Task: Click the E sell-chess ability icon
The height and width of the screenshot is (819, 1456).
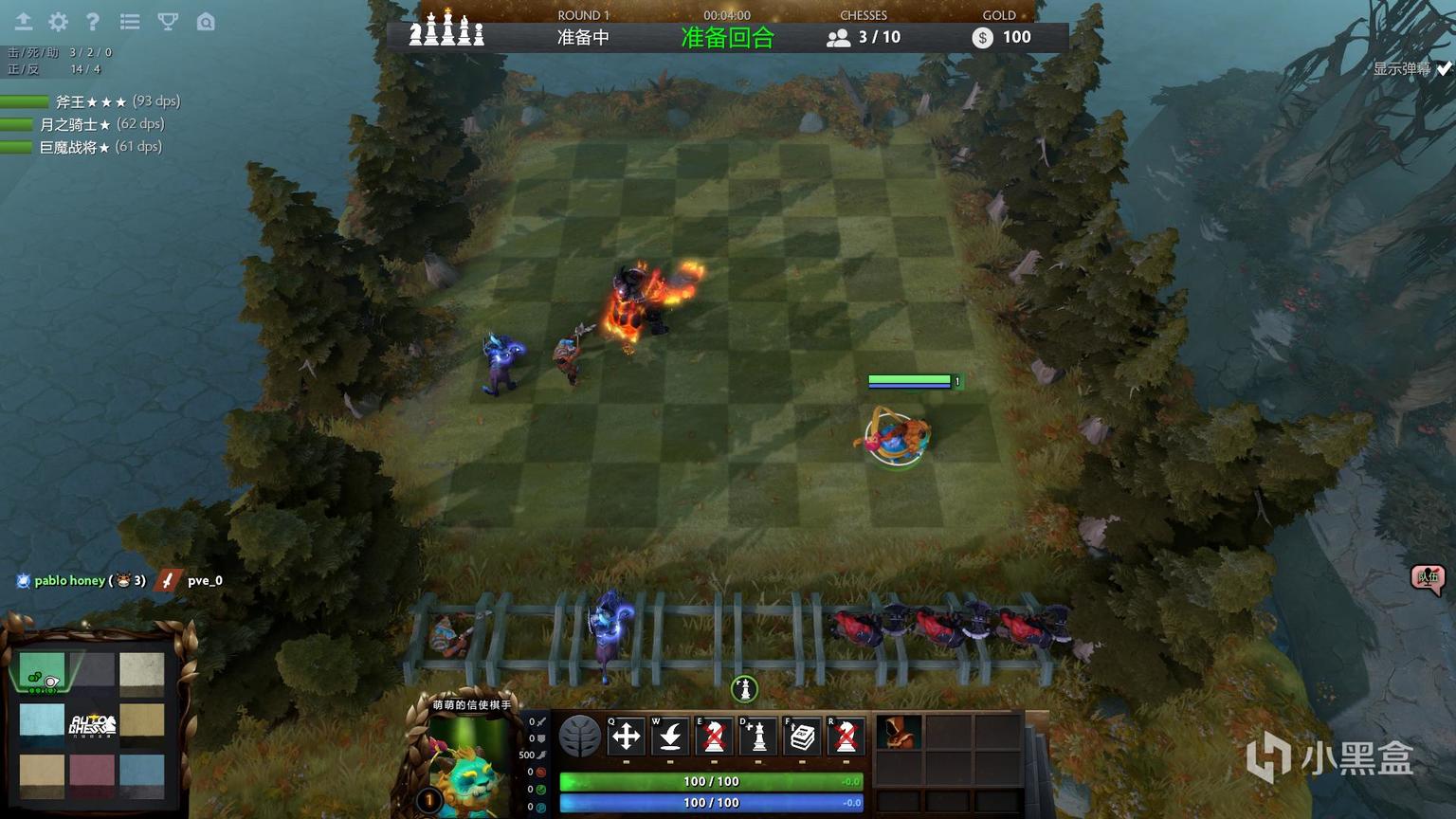Action: click(713, 737)
